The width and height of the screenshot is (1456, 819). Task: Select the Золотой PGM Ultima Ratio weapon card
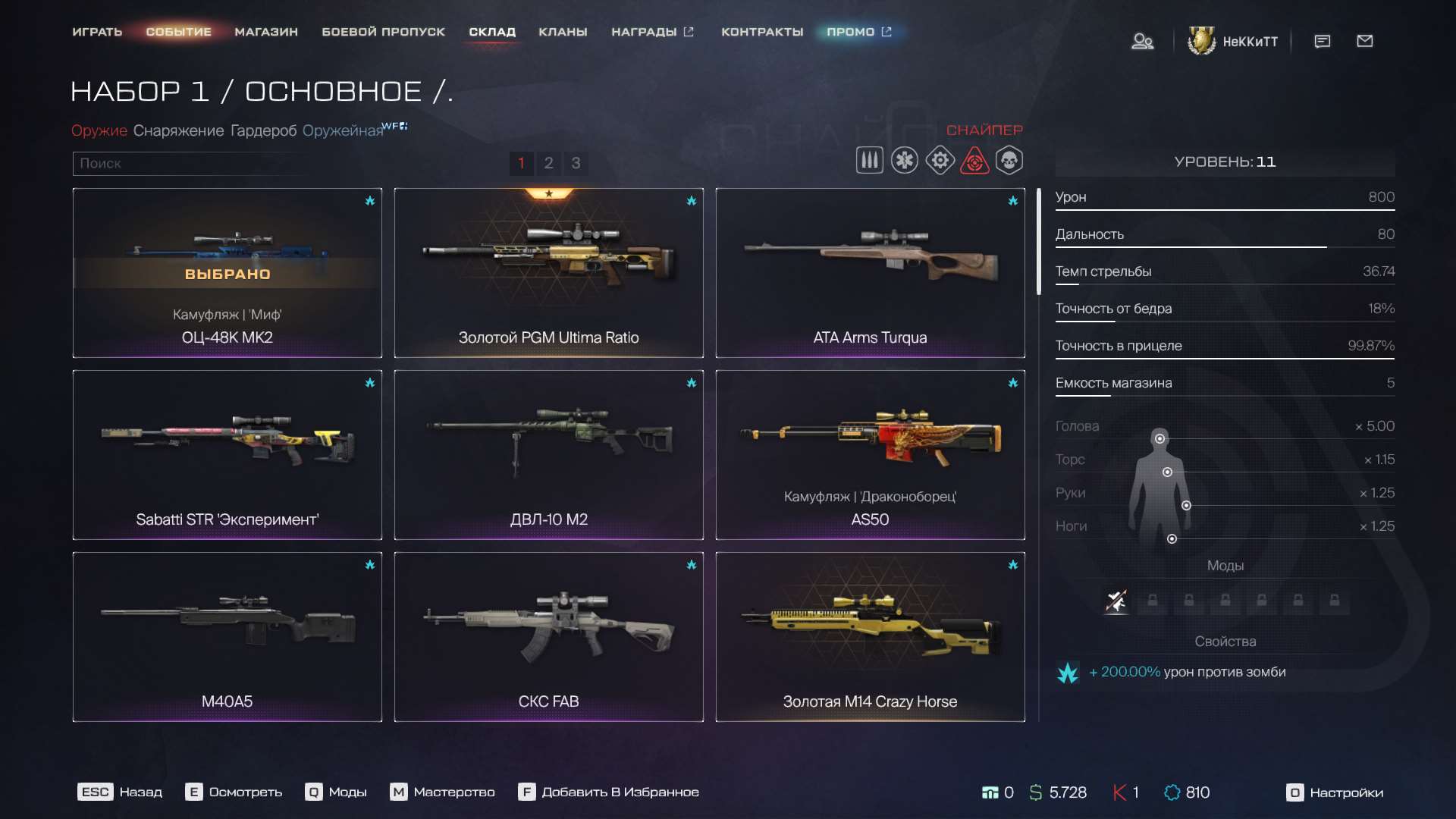click(548, 273)
